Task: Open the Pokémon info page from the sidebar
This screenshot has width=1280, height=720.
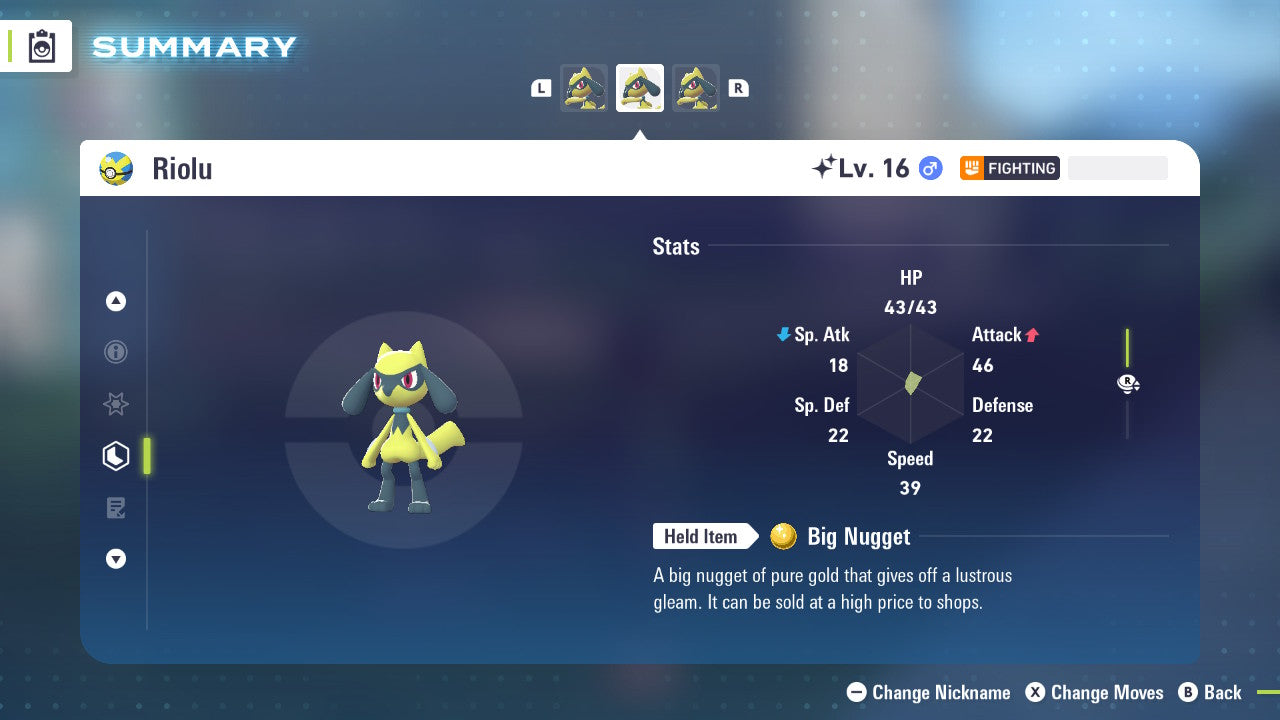Action: pos(116,352)
